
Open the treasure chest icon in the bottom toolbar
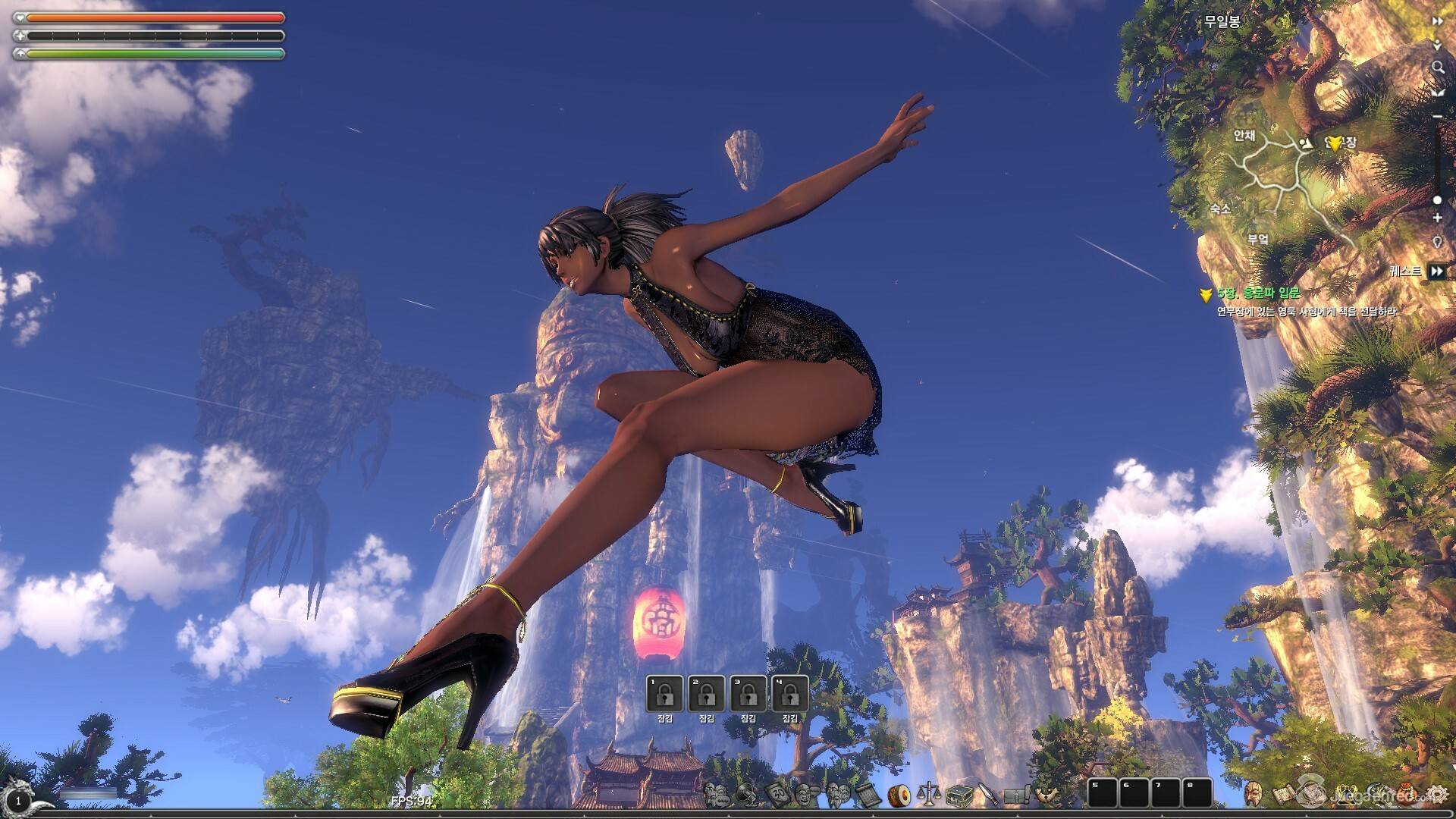click(959, 794)
